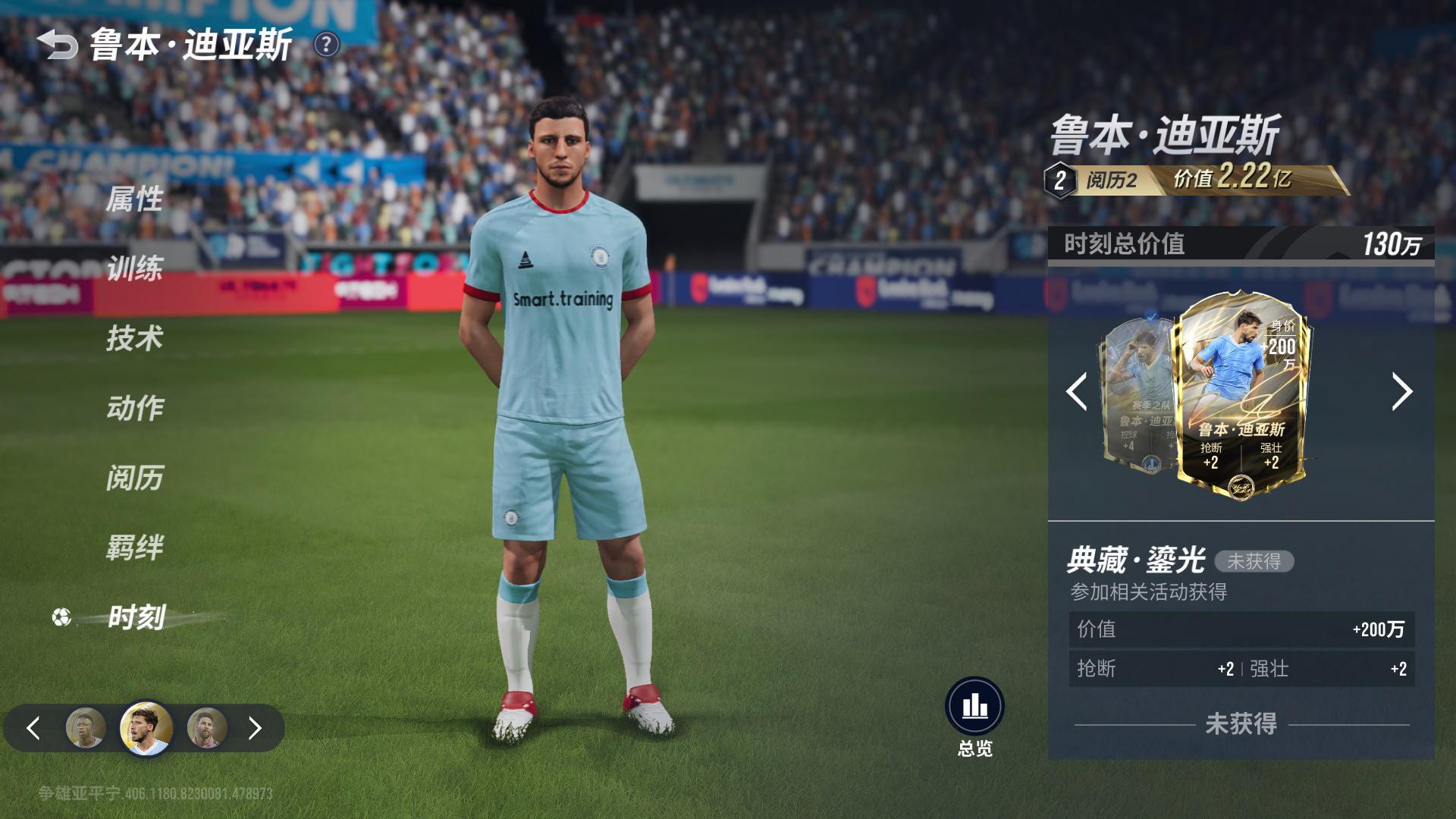Open the 总览 overview button
Image resolution: width=1456 pixels, height=819 pixels.
pos(974,708)
